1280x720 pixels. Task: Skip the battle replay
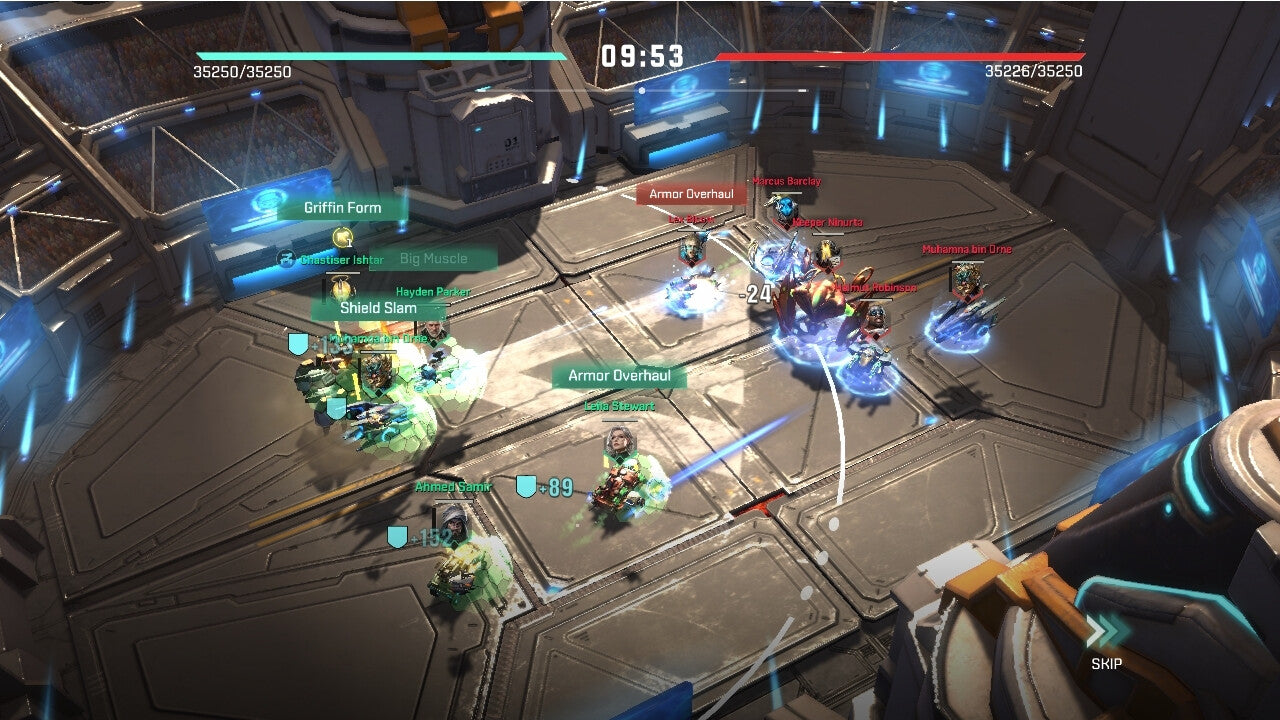point(1106,642)
